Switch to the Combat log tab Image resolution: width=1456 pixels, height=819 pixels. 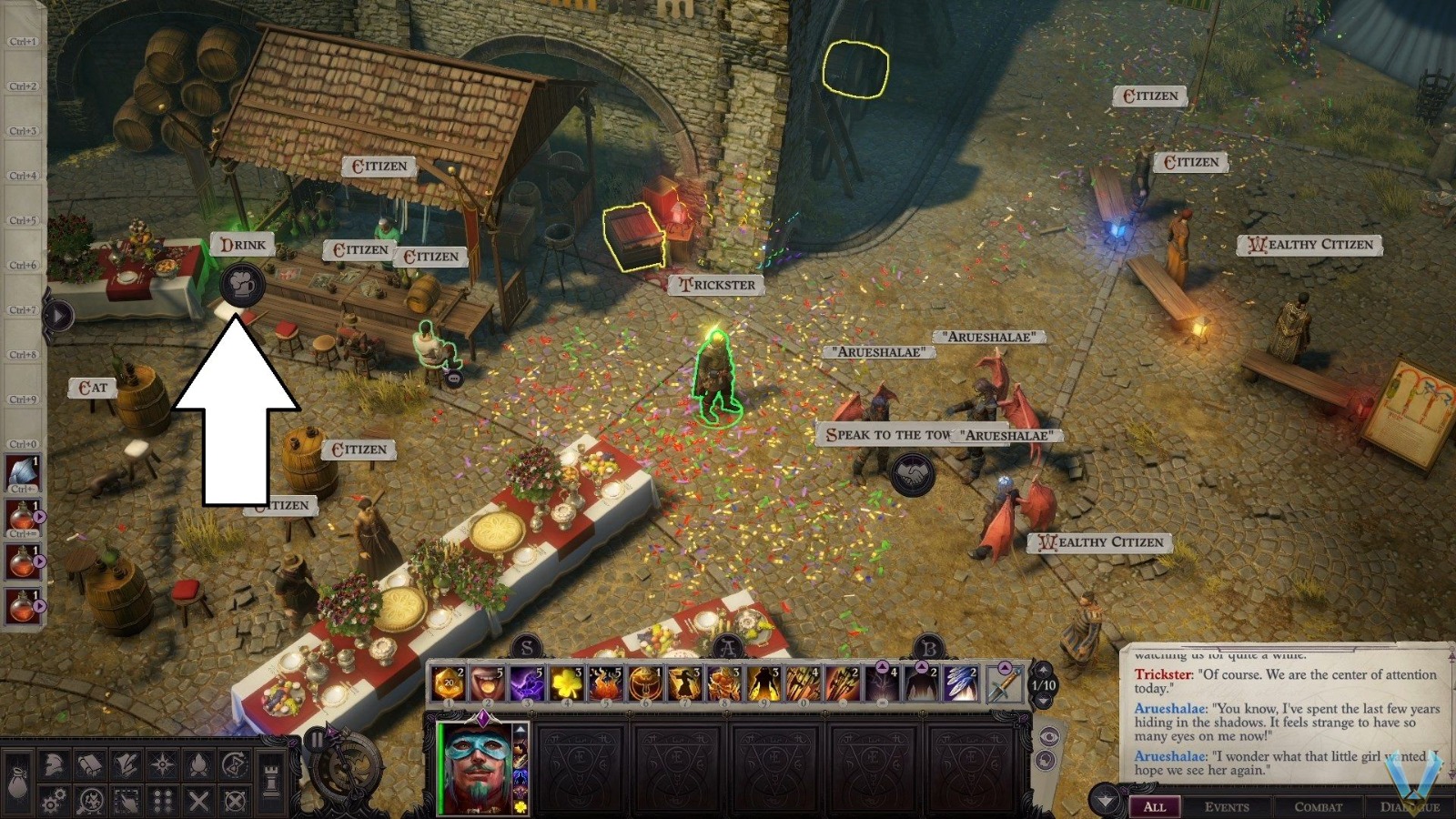coord(1317,806)
